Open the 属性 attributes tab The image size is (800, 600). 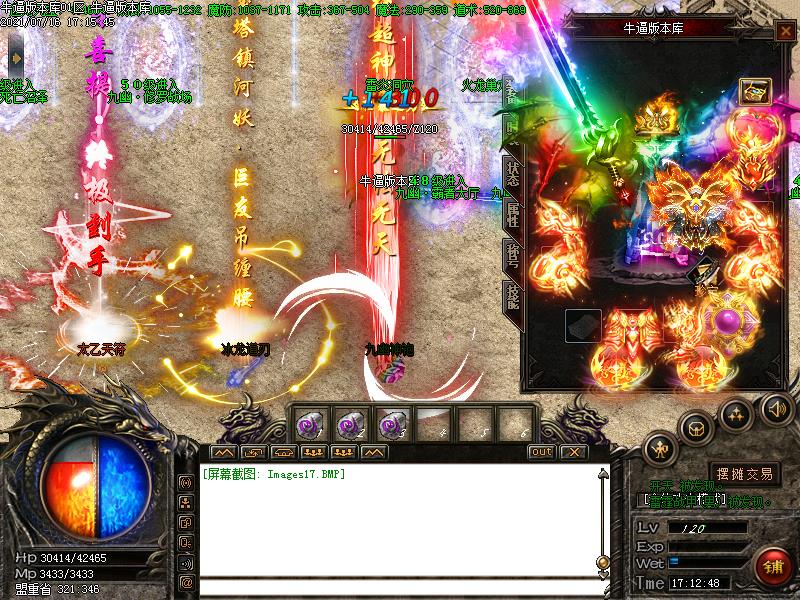point(509,211)
